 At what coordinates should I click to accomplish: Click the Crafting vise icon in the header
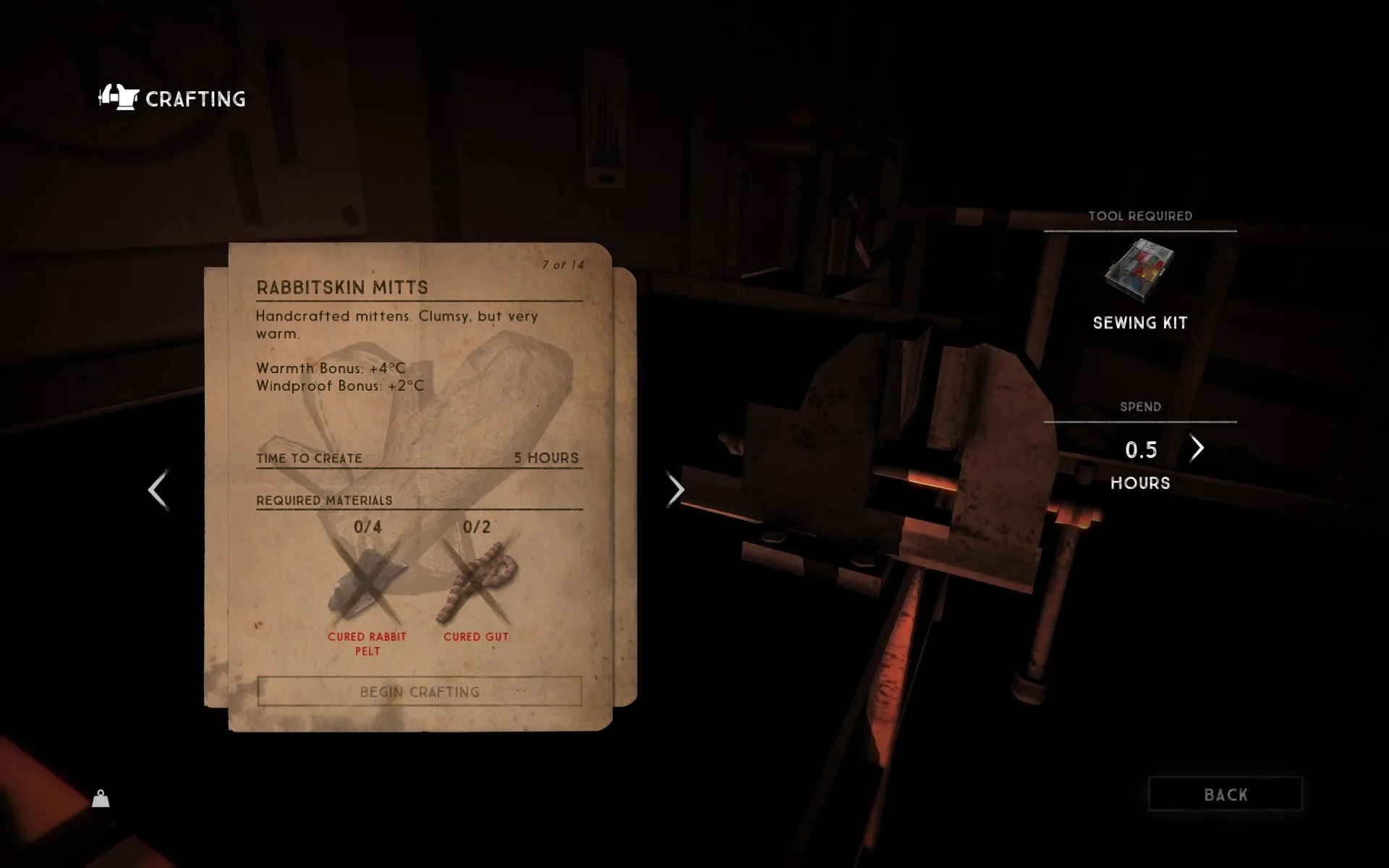point(118,98)
